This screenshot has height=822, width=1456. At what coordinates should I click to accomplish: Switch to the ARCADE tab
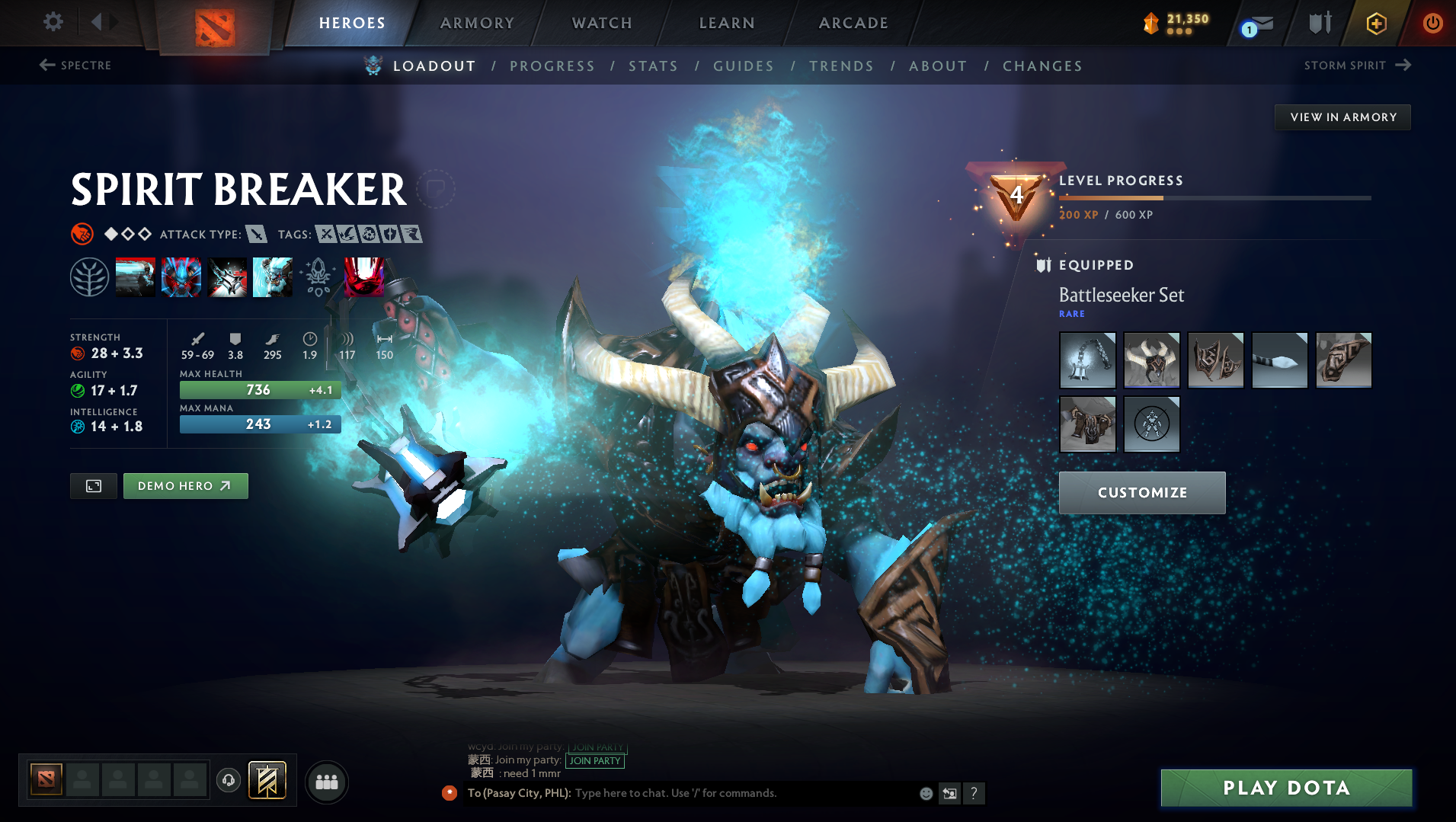click(853, 23)
